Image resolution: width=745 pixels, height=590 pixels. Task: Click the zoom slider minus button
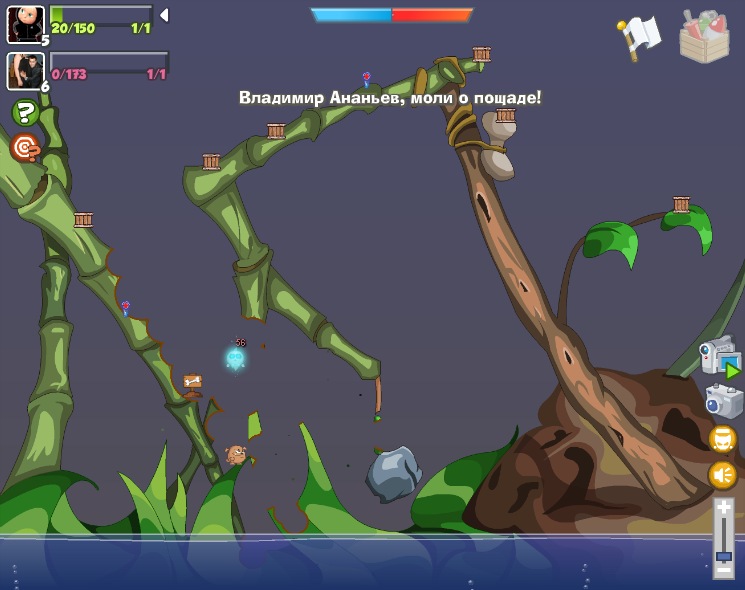(723, 570)
